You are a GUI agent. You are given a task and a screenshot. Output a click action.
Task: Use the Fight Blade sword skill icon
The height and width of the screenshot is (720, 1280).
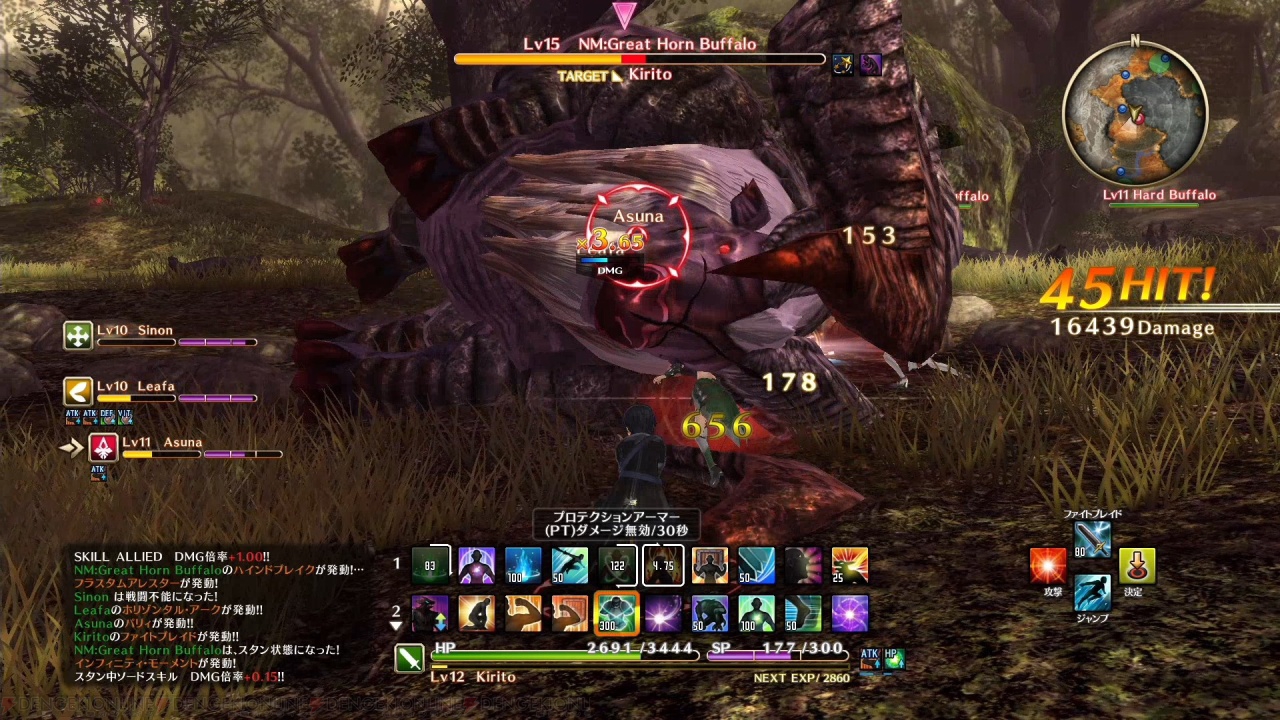1092,541
